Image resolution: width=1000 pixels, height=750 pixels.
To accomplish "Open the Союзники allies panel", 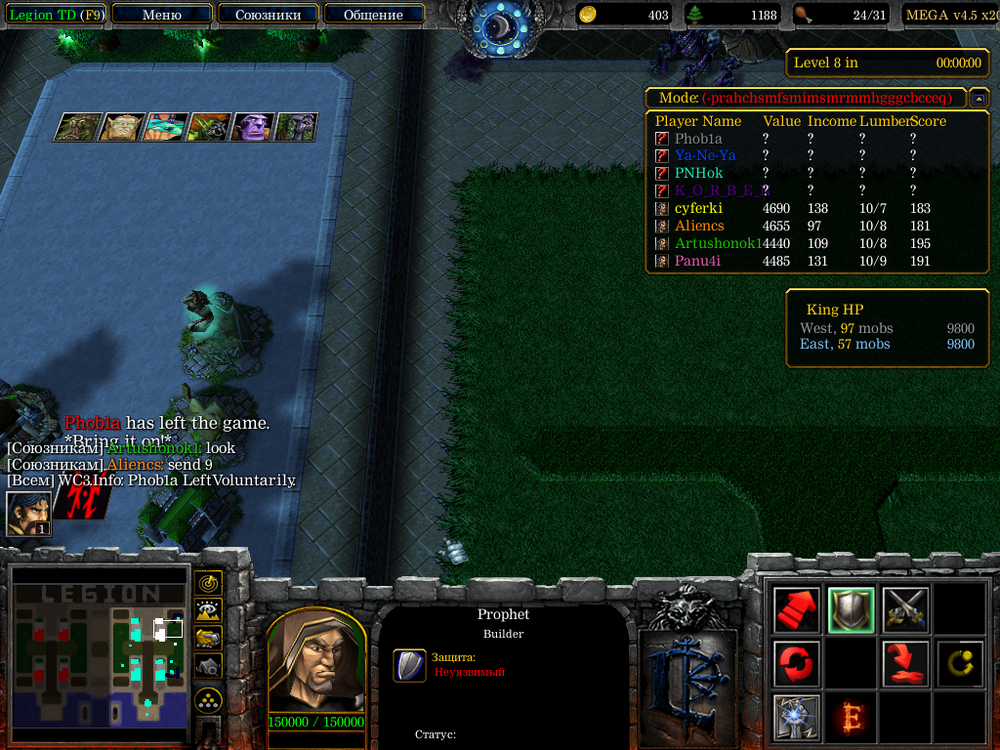I will [268, 15].
